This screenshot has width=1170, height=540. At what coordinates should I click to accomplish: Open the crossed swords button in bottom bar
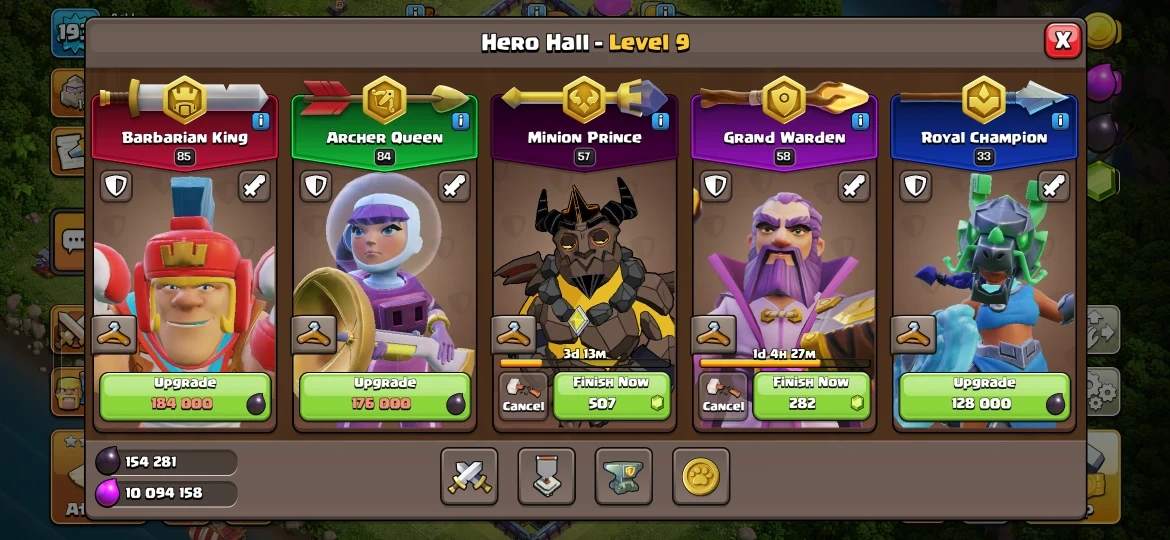[469, 476]
